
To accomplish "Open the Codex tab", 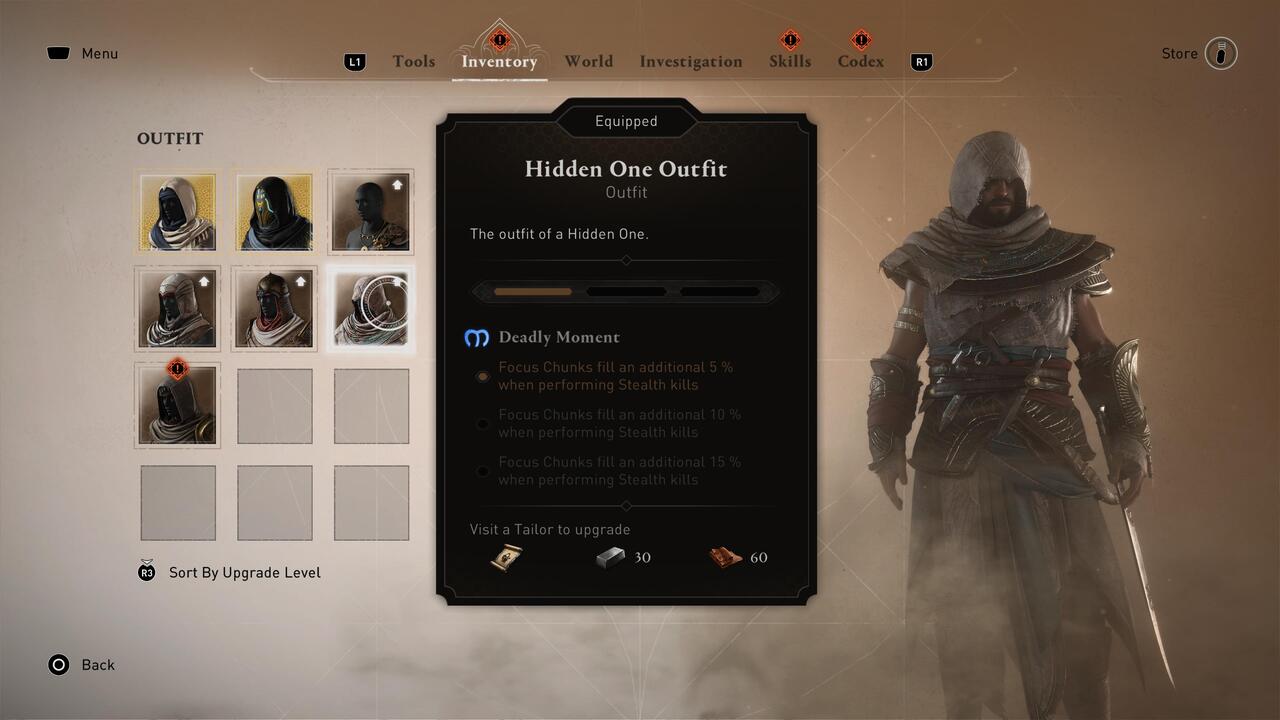I will (x=860, y=61).
